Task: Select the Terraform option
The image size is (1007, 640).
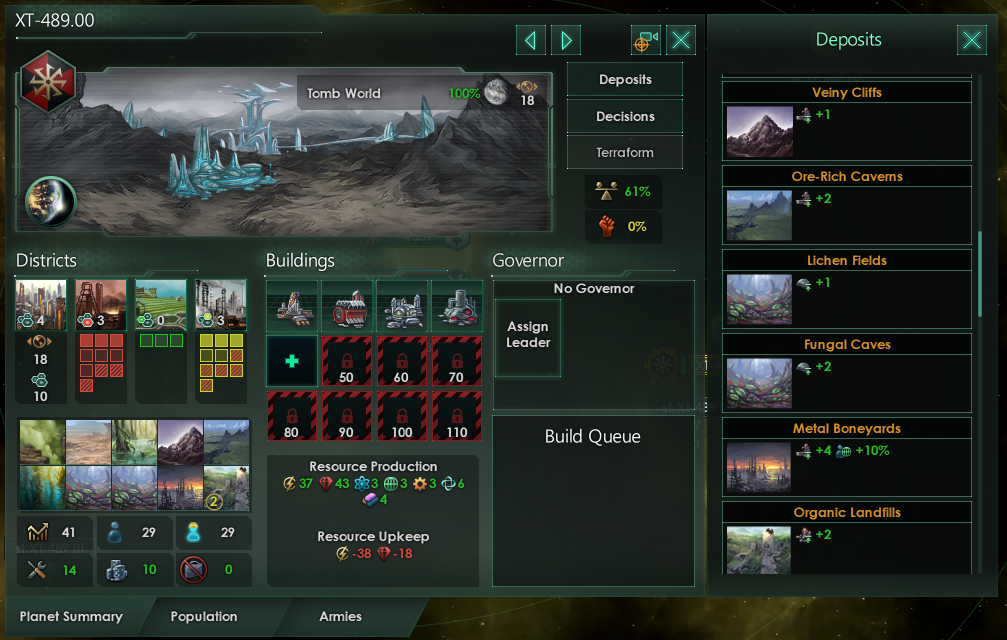Action: (x=625, y=153)
